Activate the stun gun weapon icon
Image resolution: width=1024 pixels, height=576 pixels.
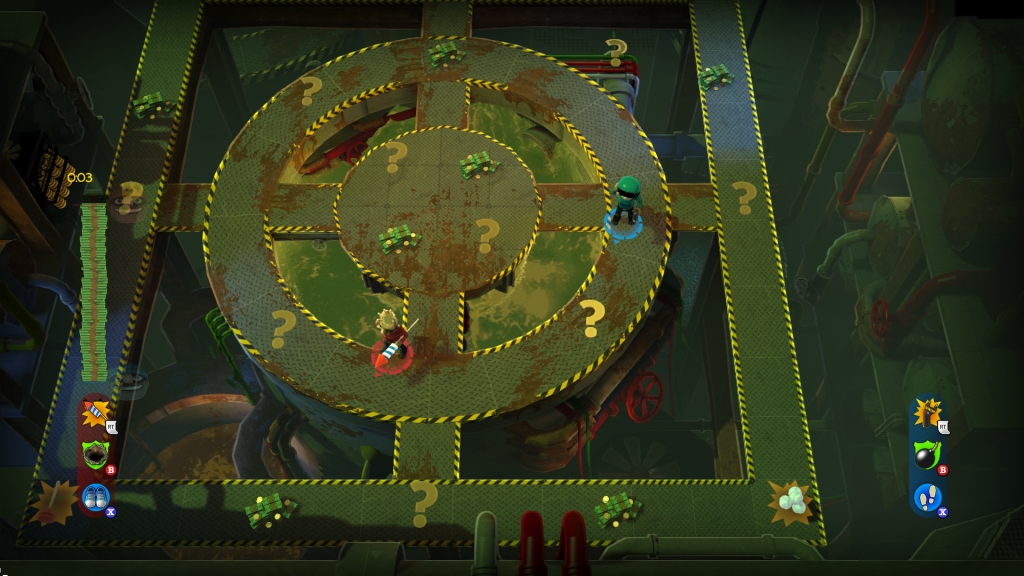coord(927,412)
